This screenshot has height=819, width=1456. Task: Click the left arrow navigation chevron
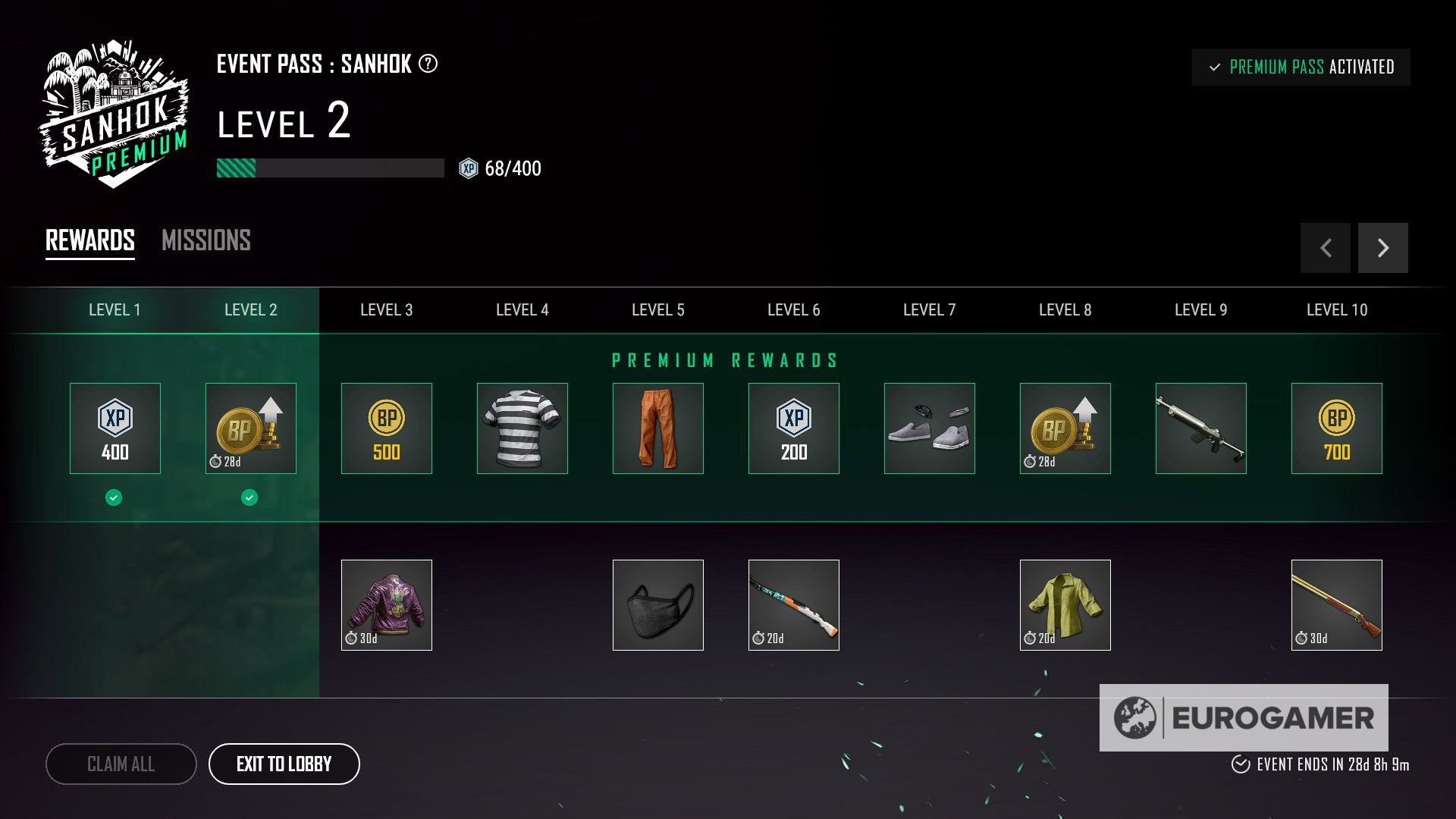pos(1325,248)
